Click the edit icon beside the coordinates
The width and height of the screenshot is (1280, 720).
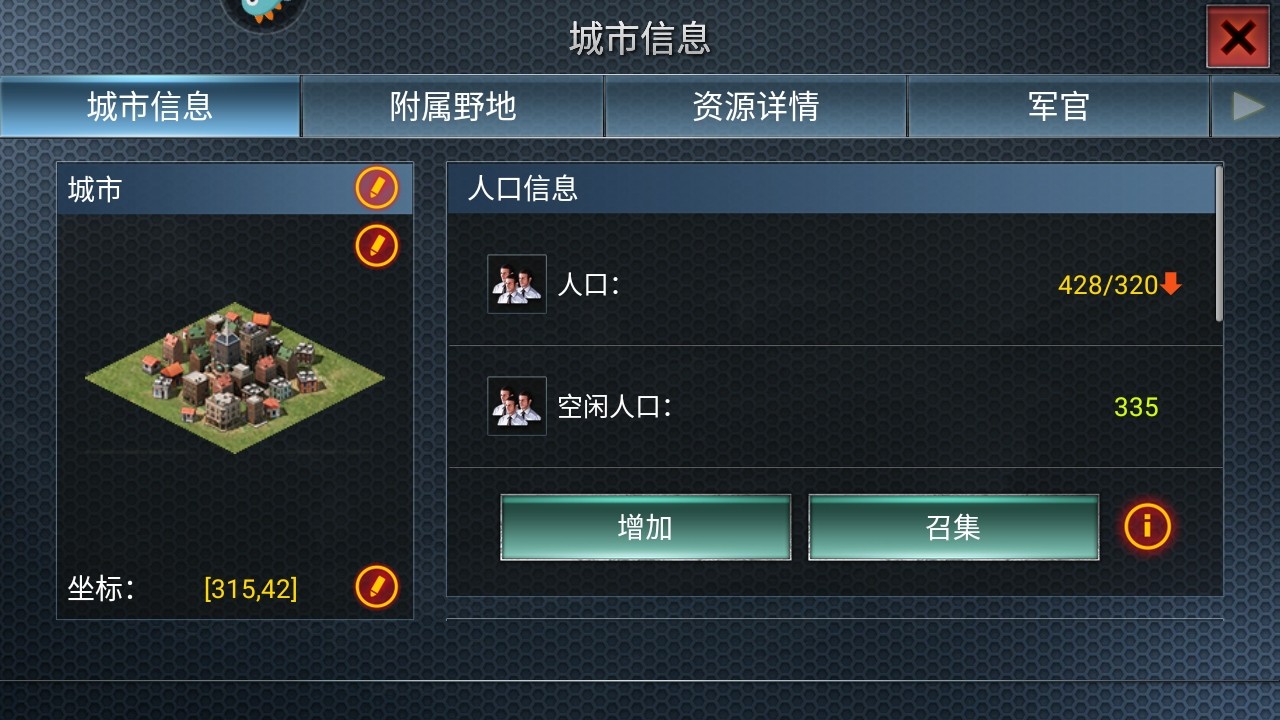point(376,589)
